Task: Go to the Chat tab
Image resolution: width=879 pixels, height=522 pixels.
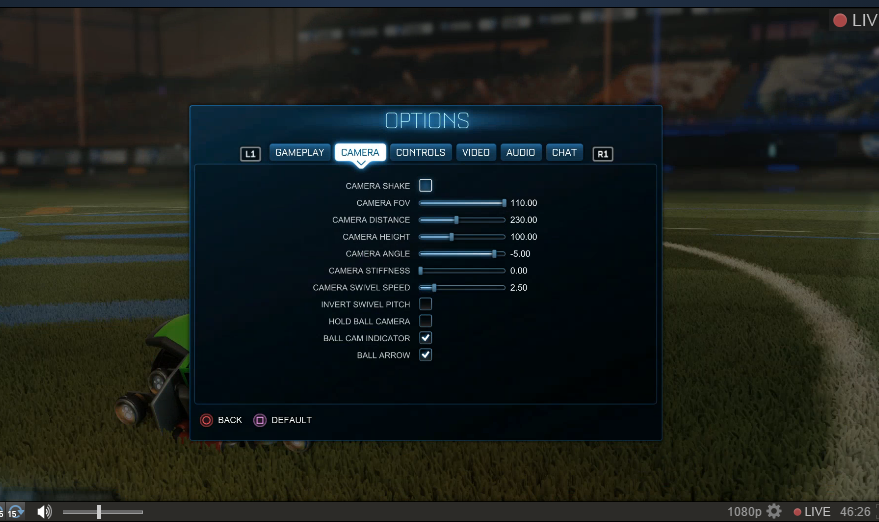Action: point(565,153)
